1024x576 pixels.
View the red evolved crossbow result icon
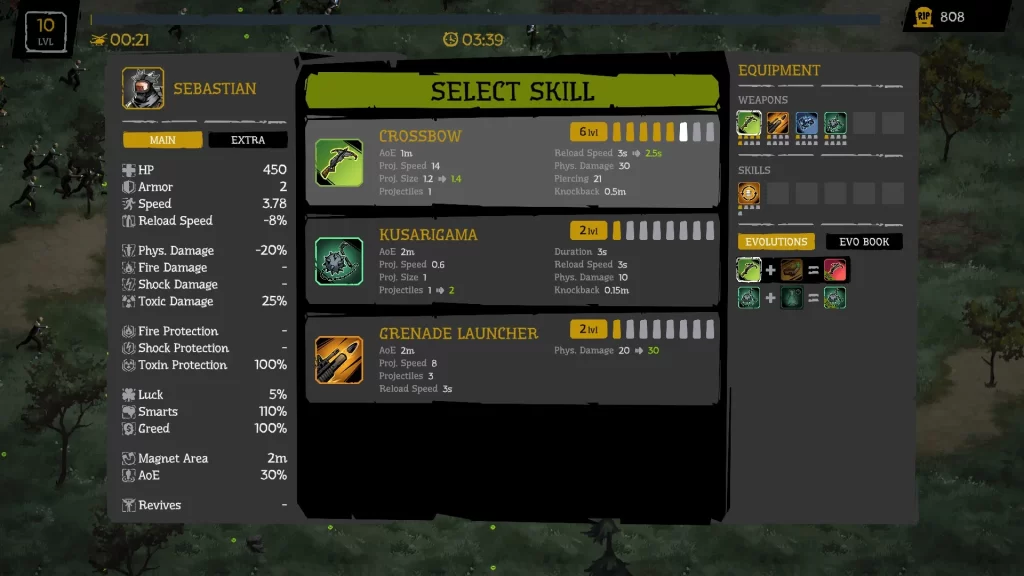point(835,269)
